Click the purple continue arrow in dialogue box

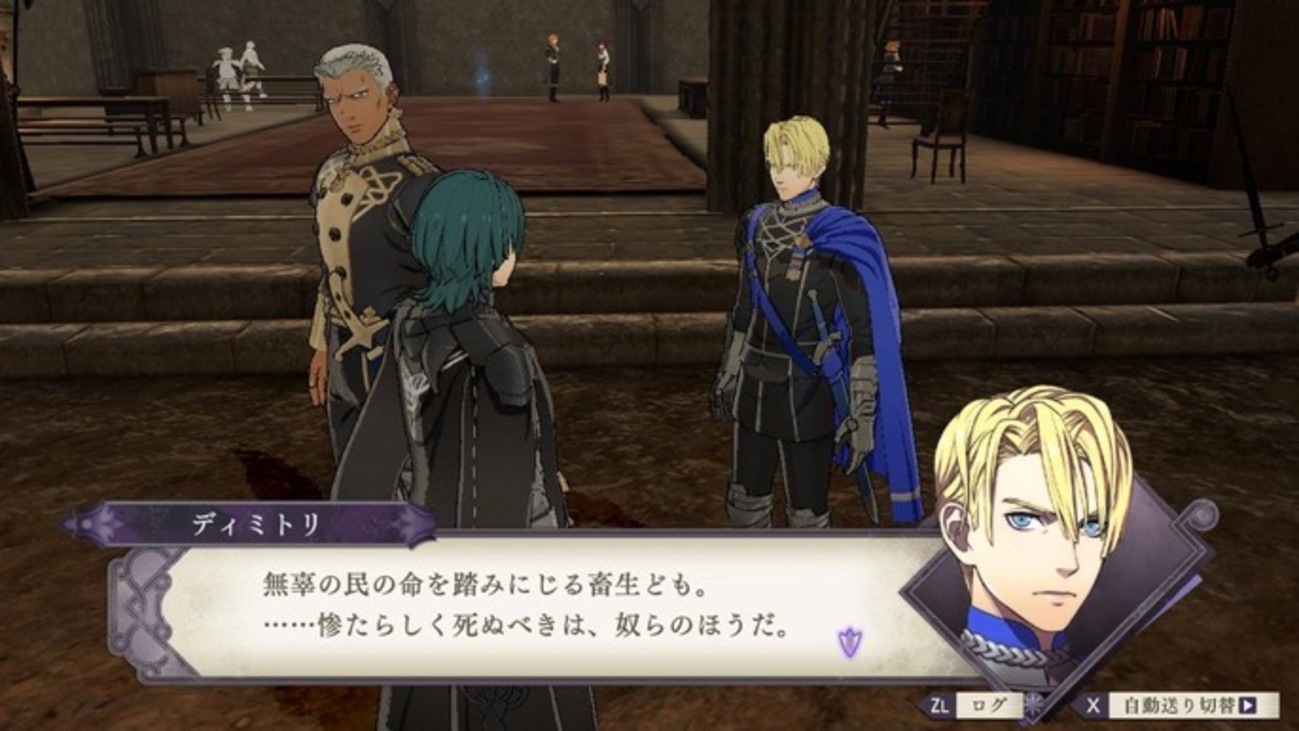pos(849,642)
